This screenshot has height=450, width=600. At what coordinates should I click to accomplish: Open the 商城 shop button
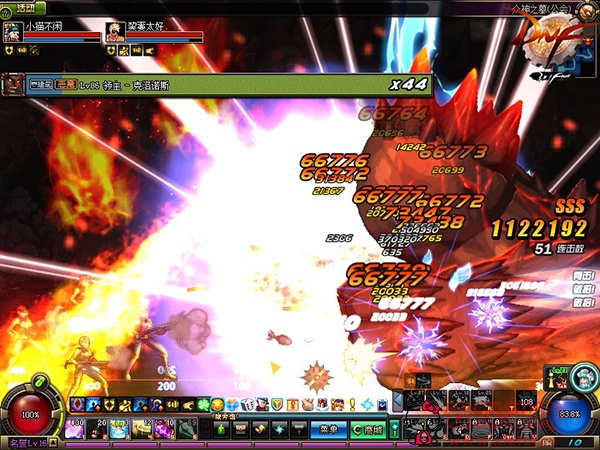367,429
